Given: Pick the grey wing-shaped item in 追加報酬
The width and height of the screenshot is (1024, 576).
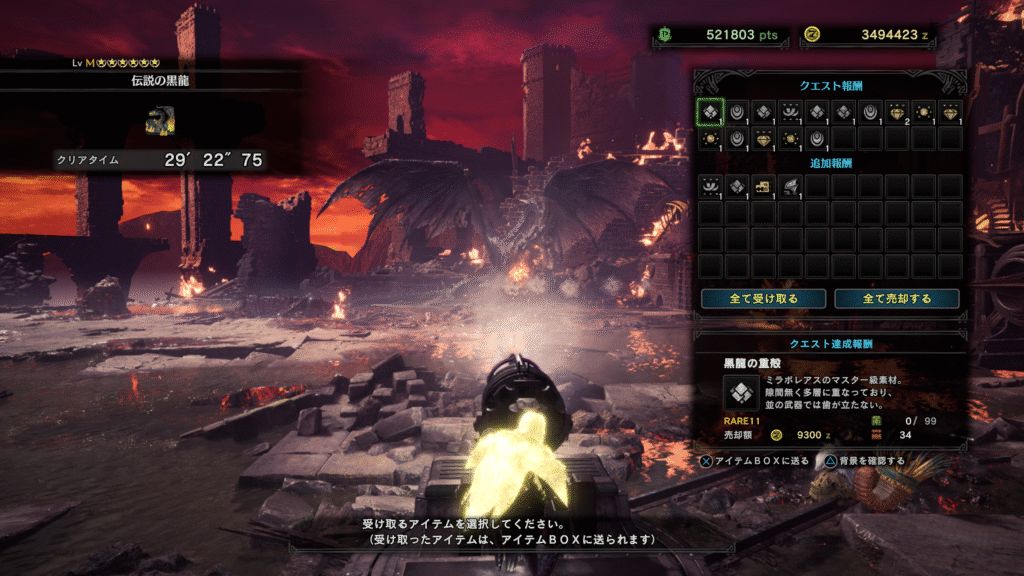Looking at the screenshot, I should coord(789,186).
